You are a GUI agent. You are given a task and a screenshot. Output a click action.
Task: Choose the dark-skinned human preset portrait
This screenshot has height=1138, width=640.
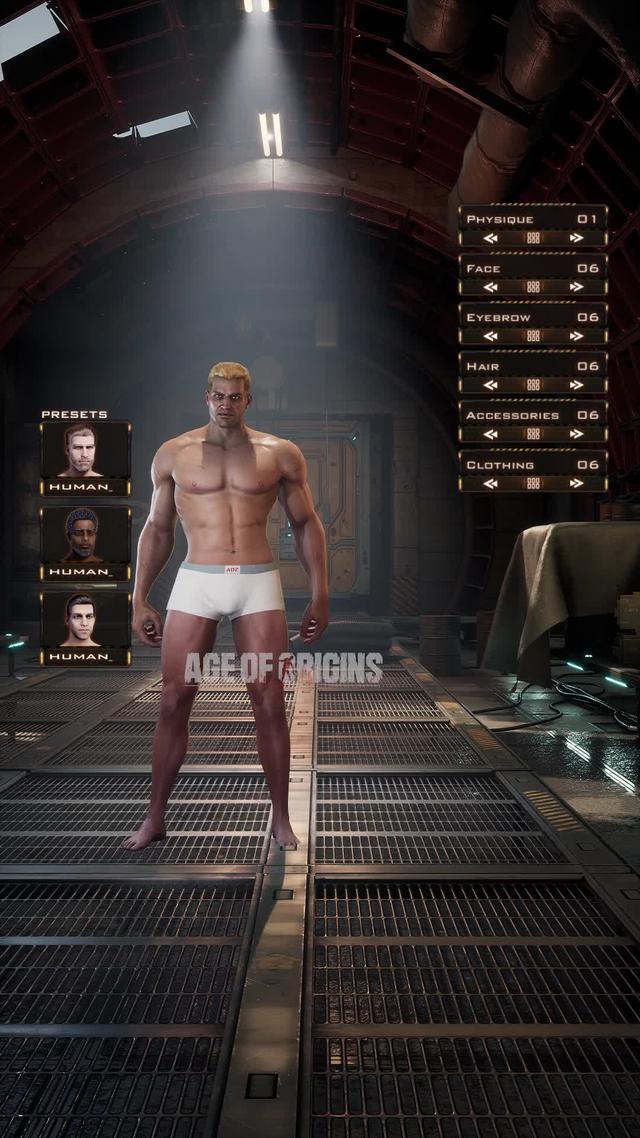pos(85,537)
